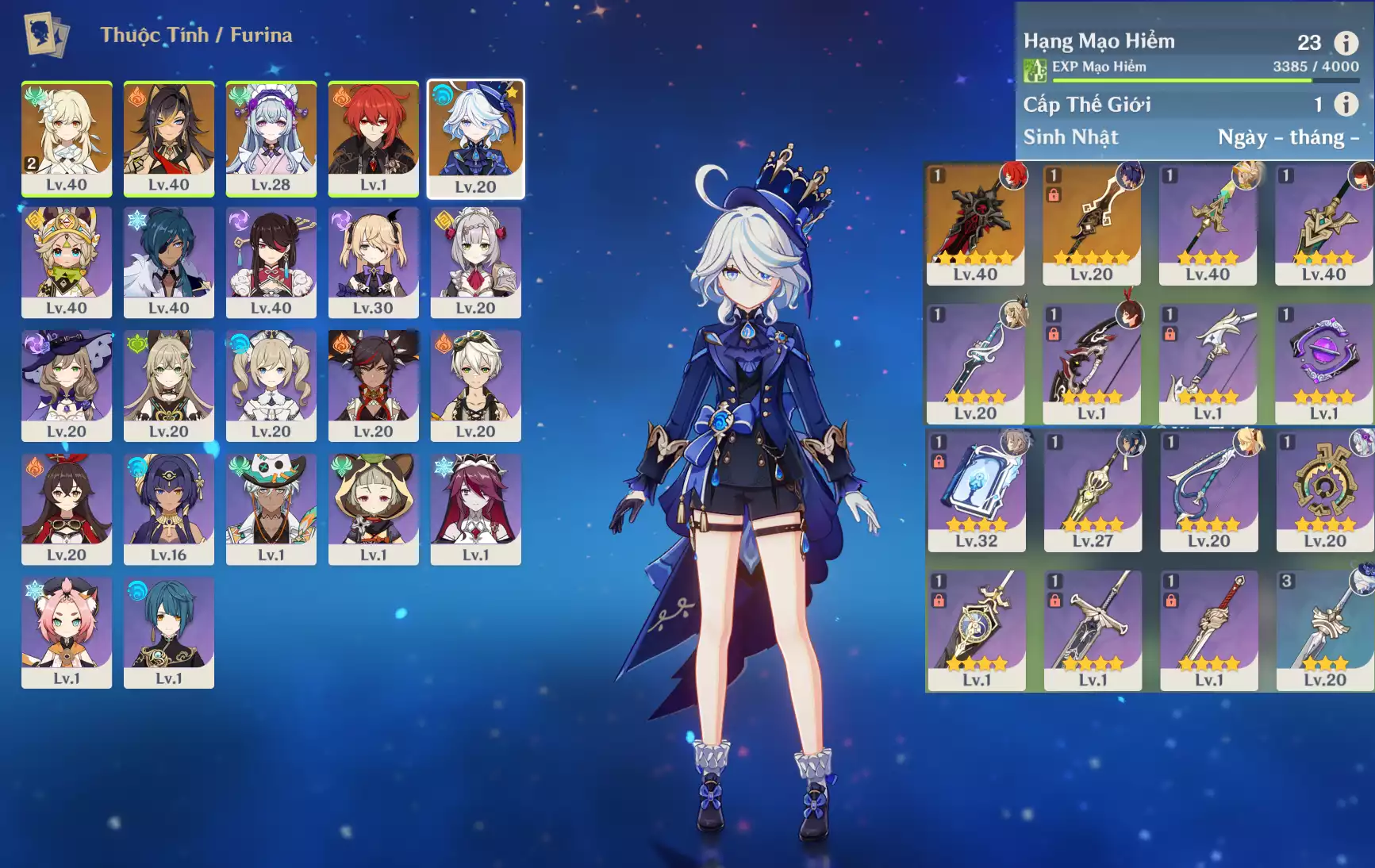Screen dimensions: 1375x868
Task: Select Furina's character portrait
Action: click(475, 139)
